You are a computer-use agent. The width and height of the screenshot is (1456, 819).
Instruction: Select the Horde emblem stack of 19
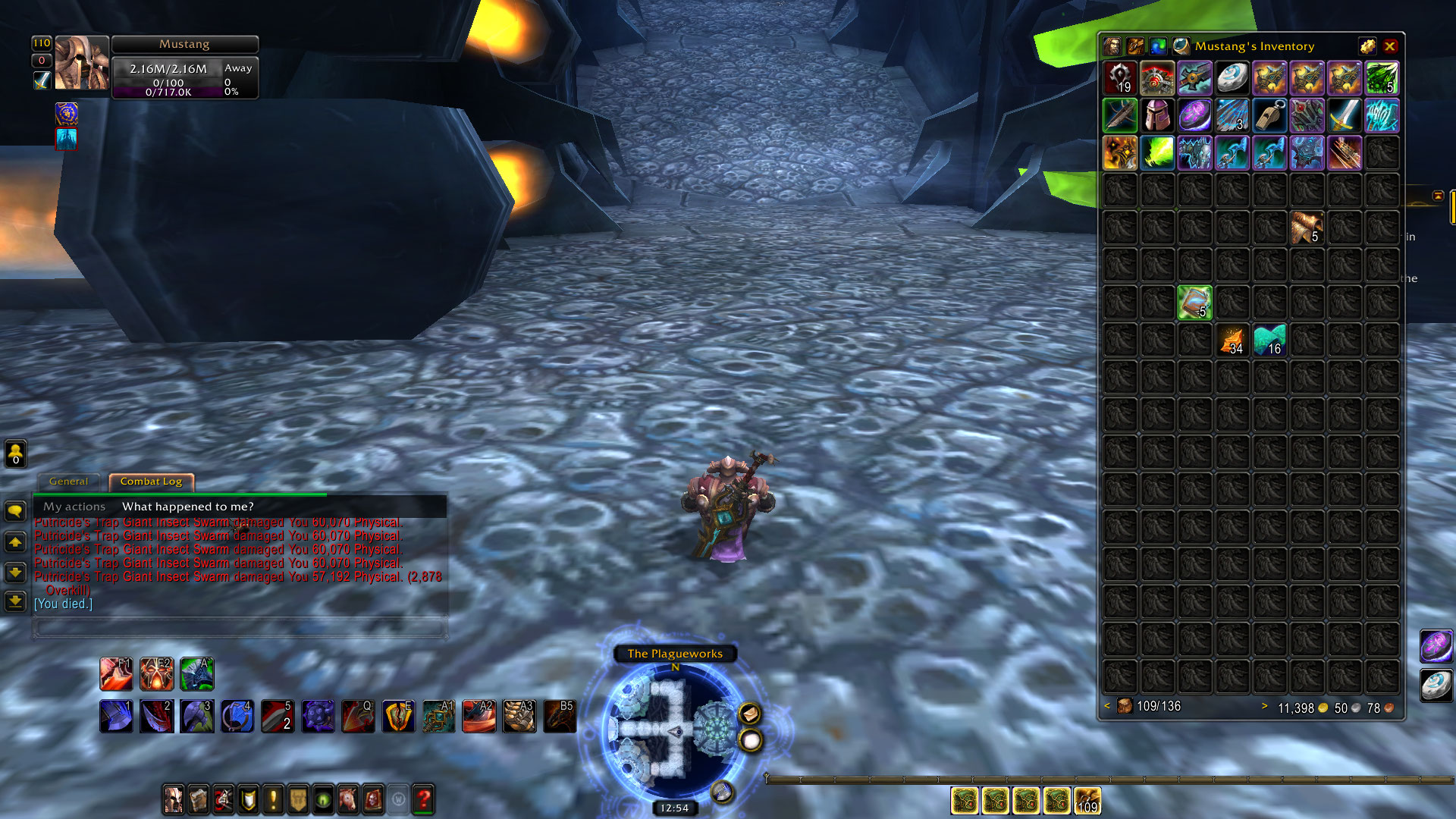tap(1120, 78)
